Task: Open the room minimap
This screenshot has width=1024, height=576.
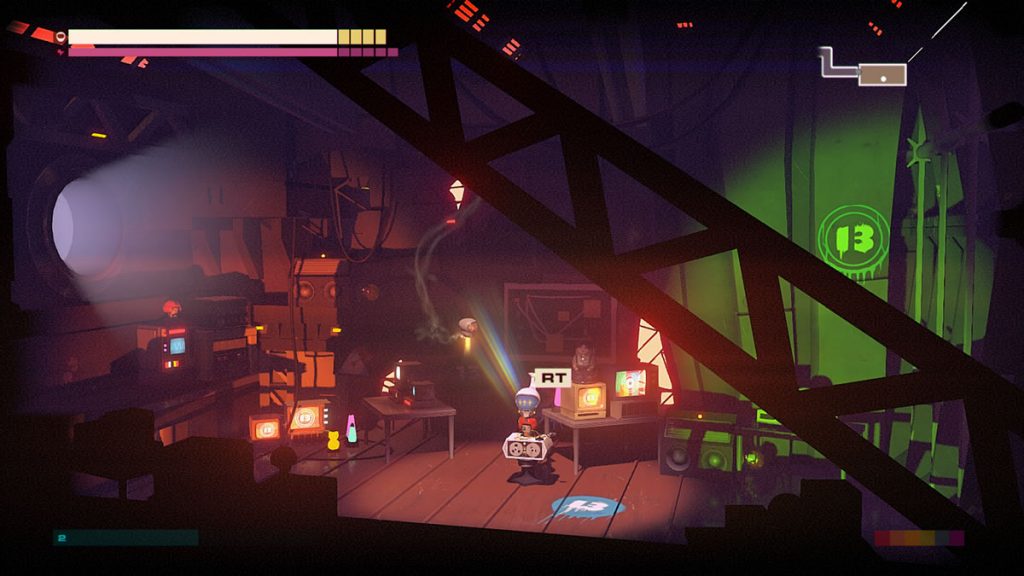Action: coord(879,73)
